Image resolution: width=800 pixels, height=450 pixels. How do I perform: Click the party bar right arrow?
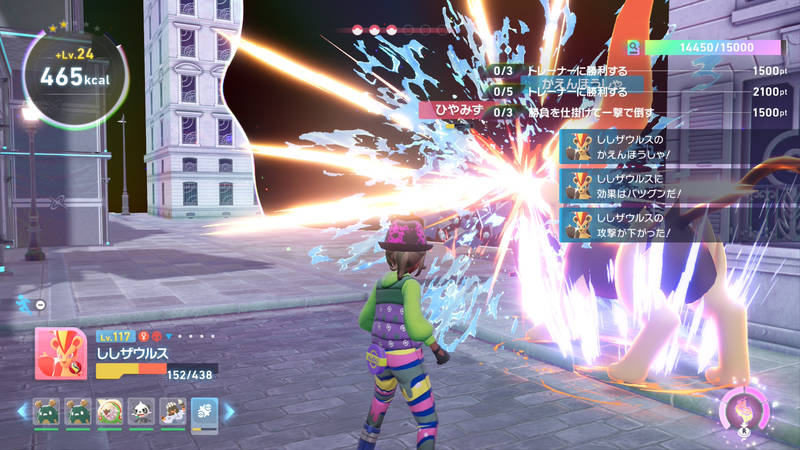[228, 410]
